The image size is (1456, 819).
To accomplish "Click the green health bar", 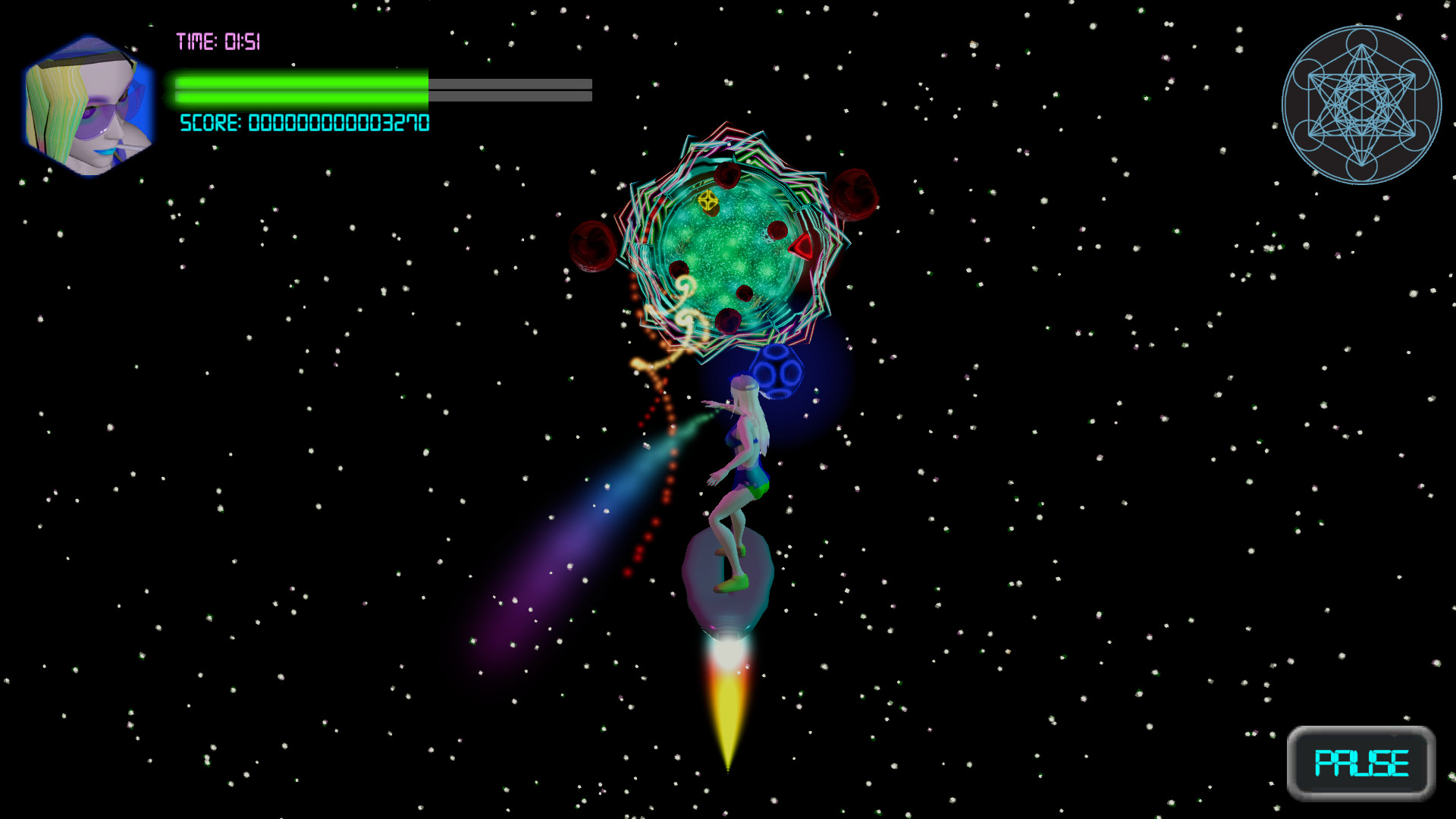I will coord(300,89).
